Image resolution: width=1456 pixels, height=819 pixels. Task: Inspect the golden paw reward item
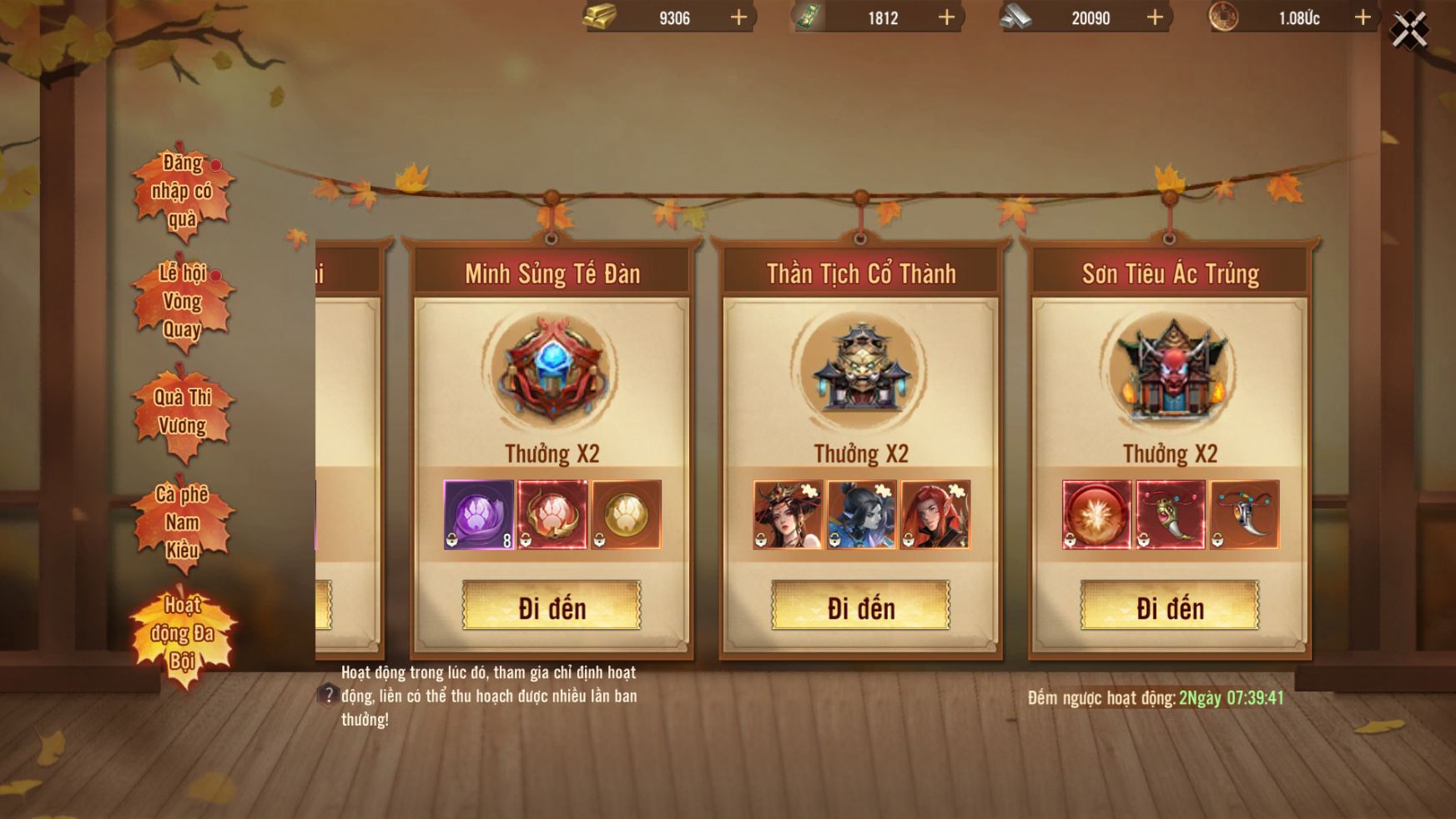(x=626, y=515)
